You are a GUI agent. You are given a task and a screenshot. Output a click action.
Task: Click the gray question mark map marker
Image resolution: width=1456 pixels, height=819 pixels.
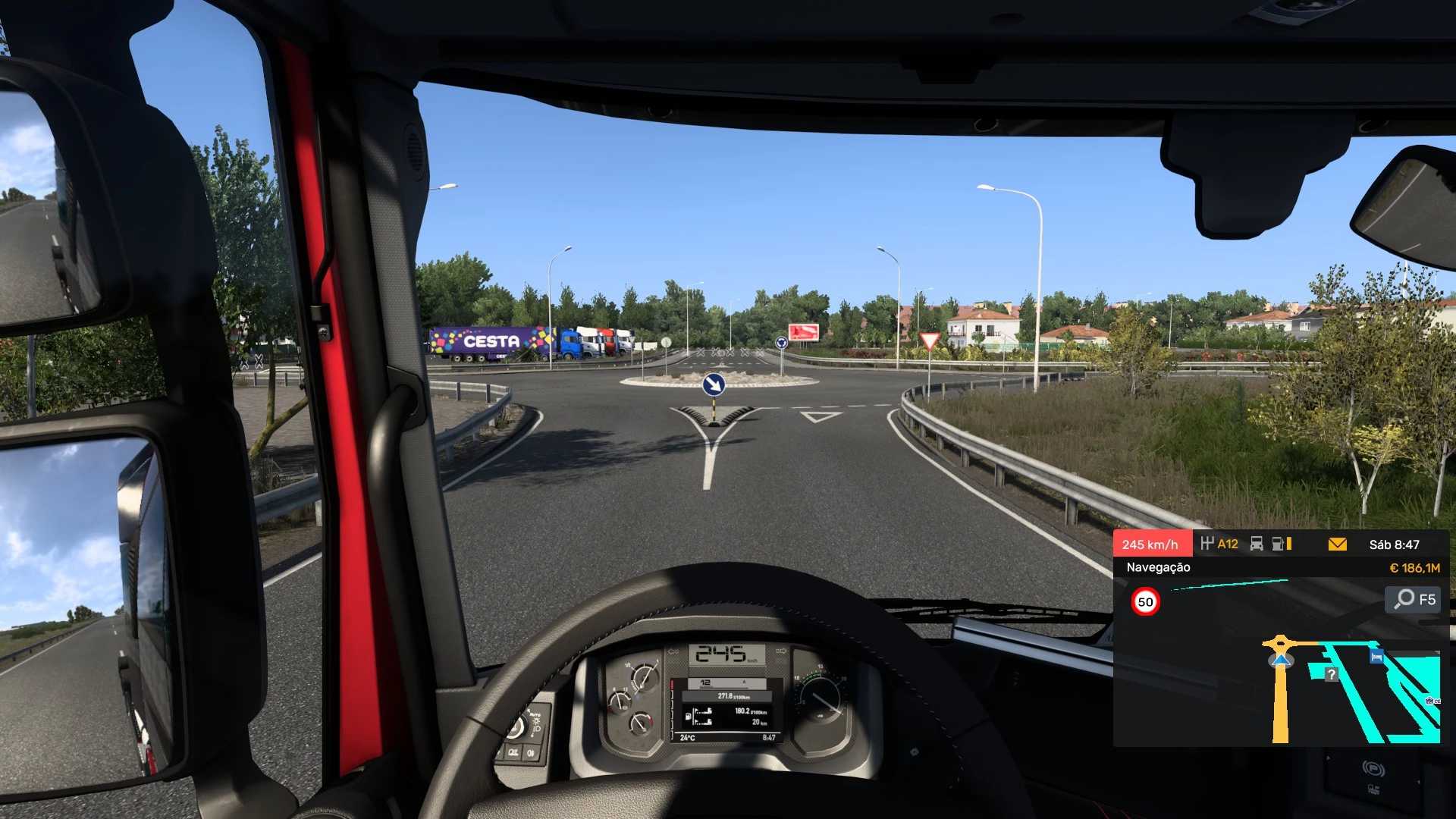point(1332,673)
